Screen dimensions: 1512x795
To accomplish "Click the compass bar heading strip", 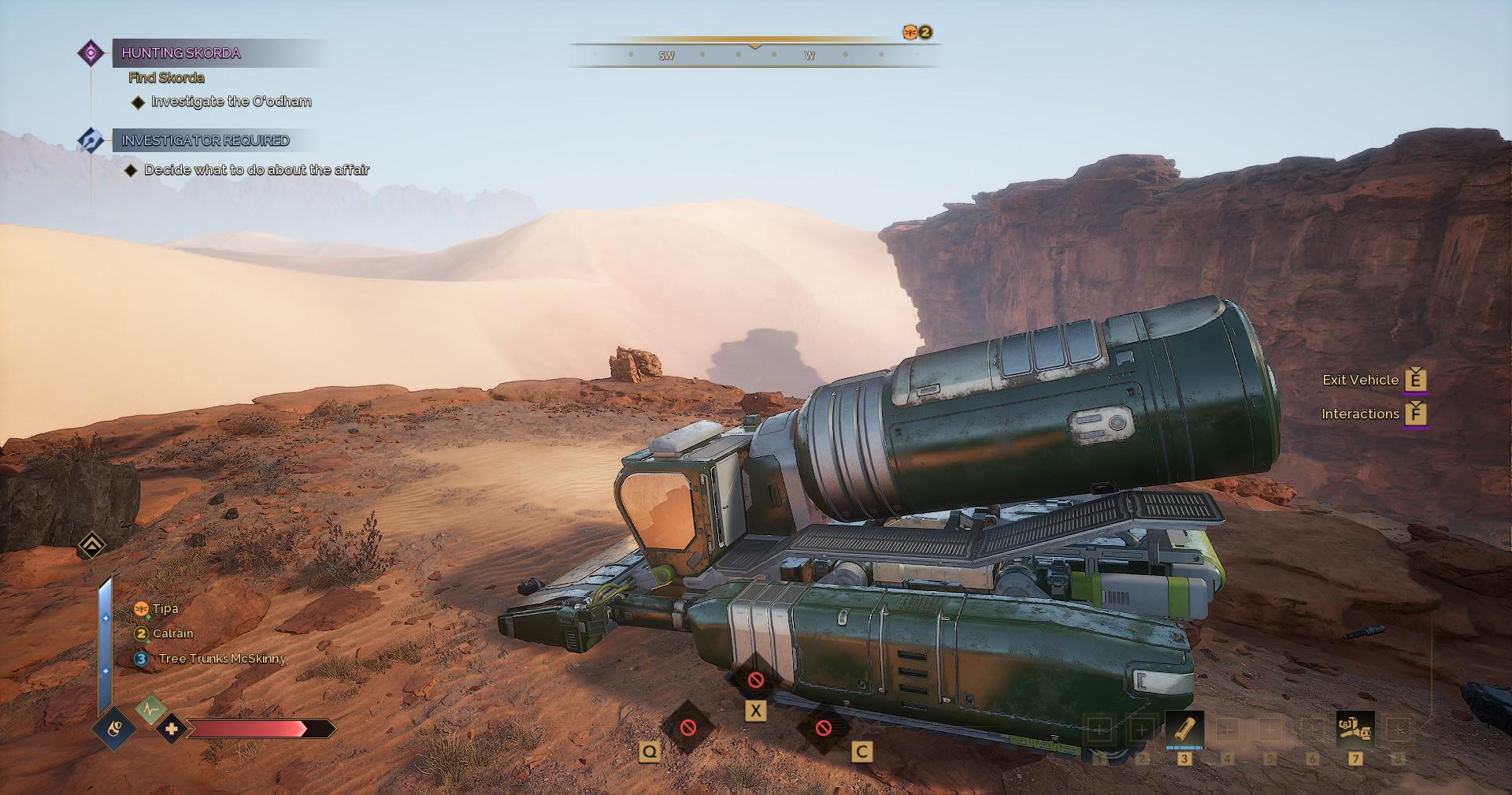I will [x=754, y=55].
